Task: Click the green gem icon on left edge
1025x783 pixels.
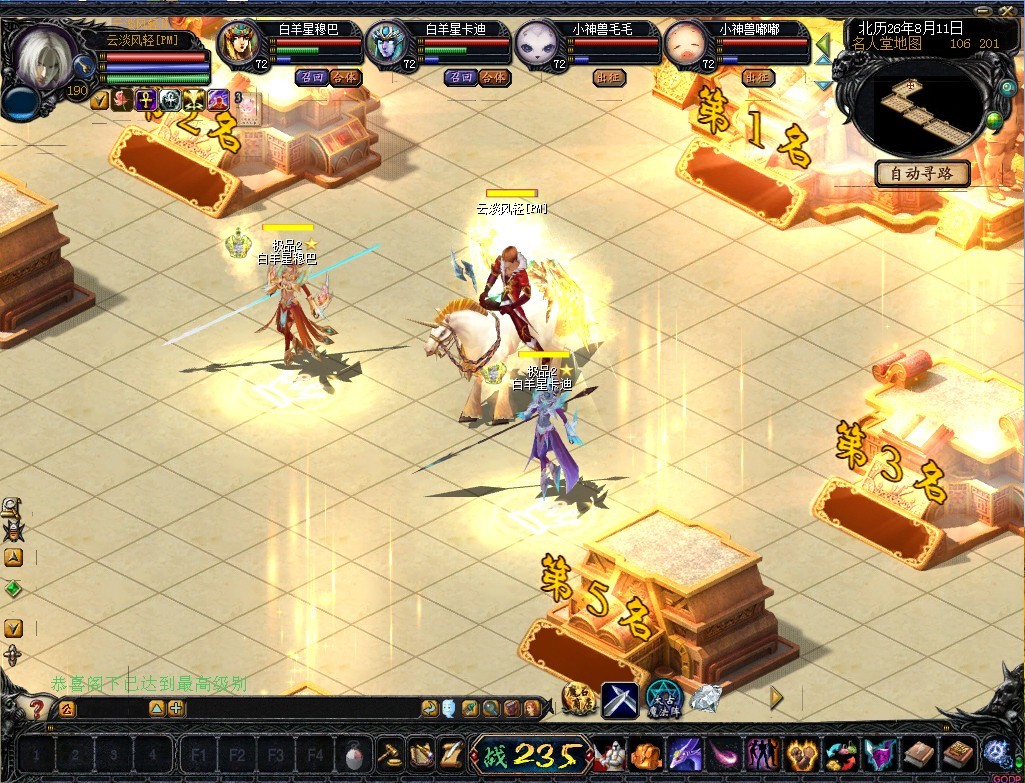Action: (13, 590)
